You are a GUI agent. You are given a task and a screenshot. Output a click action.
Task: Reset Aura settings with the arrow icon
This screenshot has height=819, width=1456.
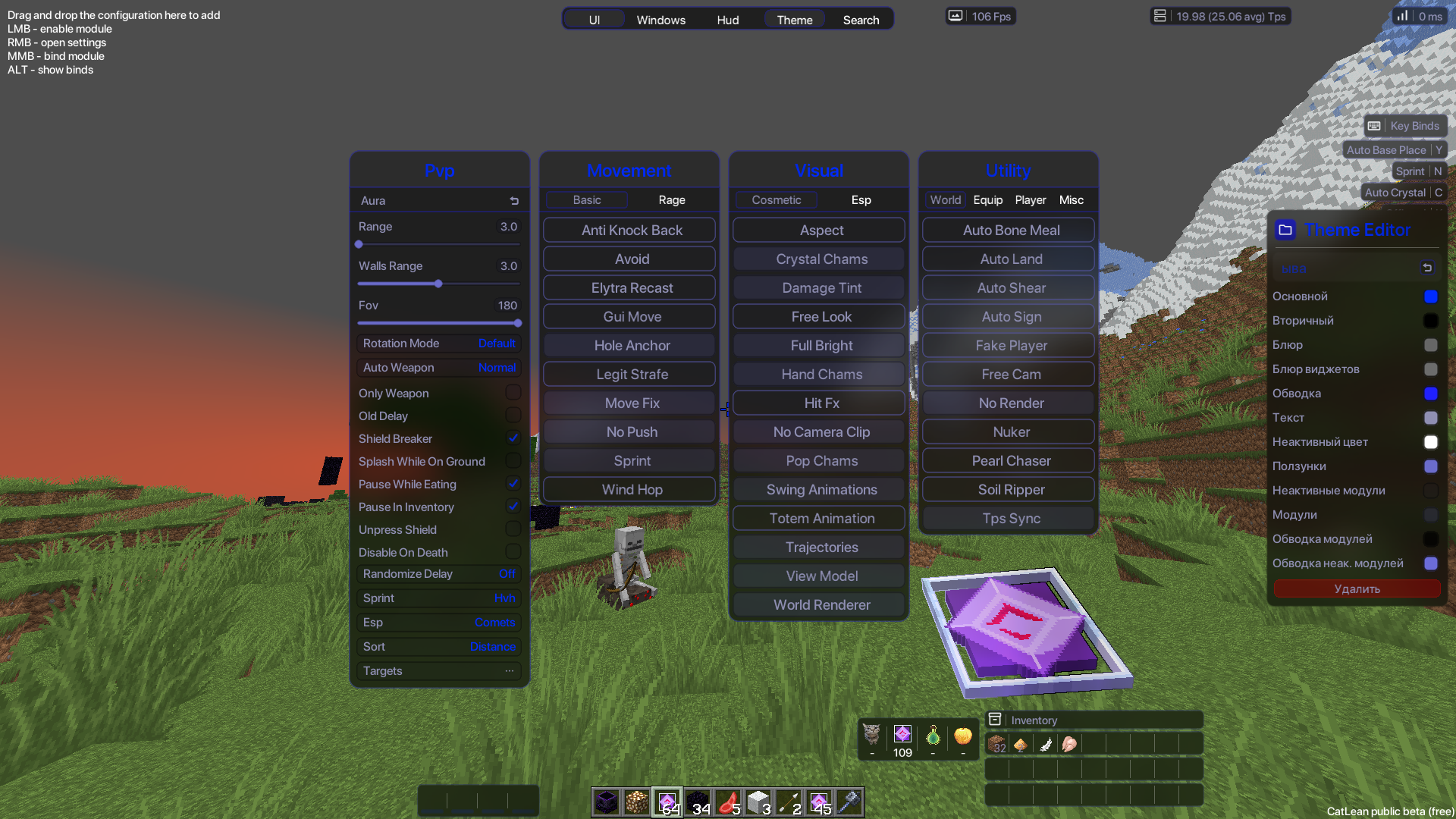(514, 201)
